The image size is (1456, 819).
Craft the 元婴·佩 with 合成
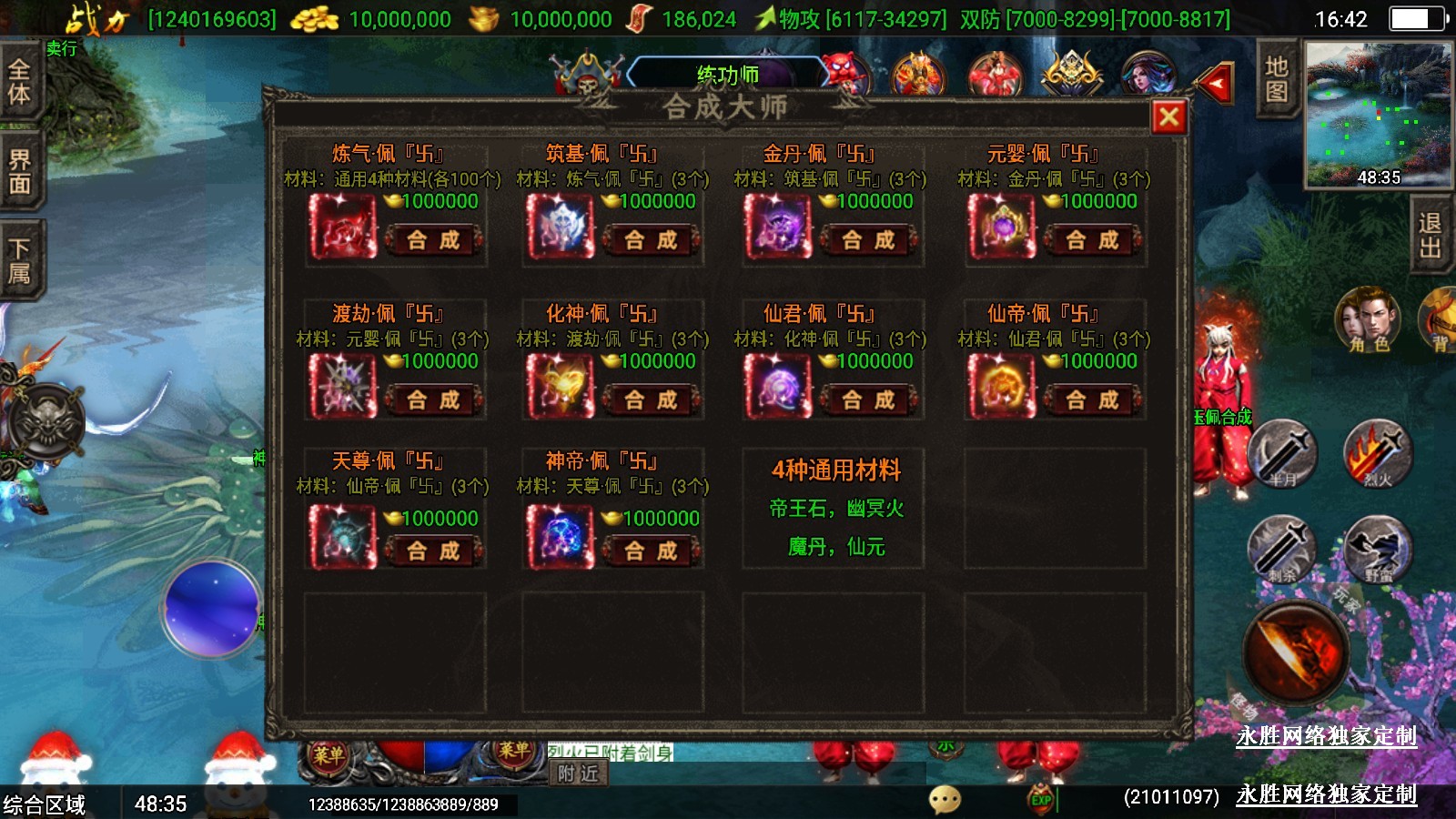point(1092,240)
